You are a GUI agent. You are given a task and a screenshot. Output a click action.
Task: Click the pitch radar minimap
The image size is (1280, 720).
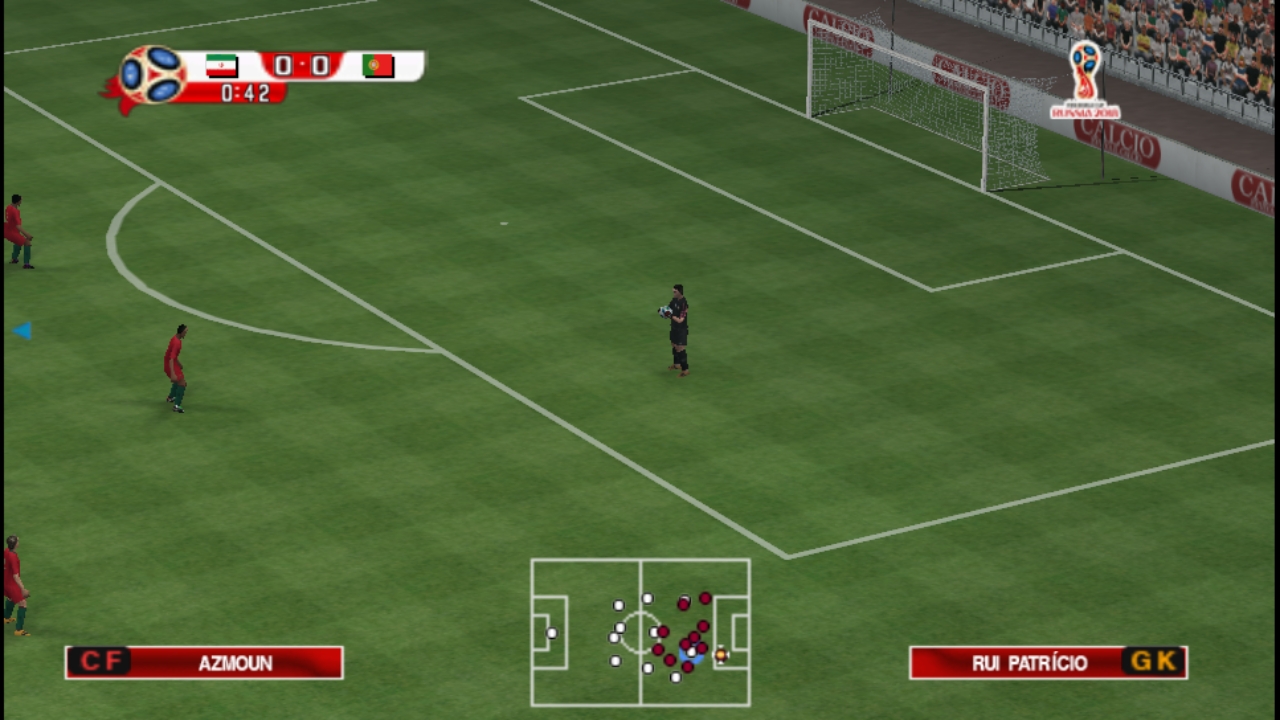pyautogui.click(x=640, y=632)
